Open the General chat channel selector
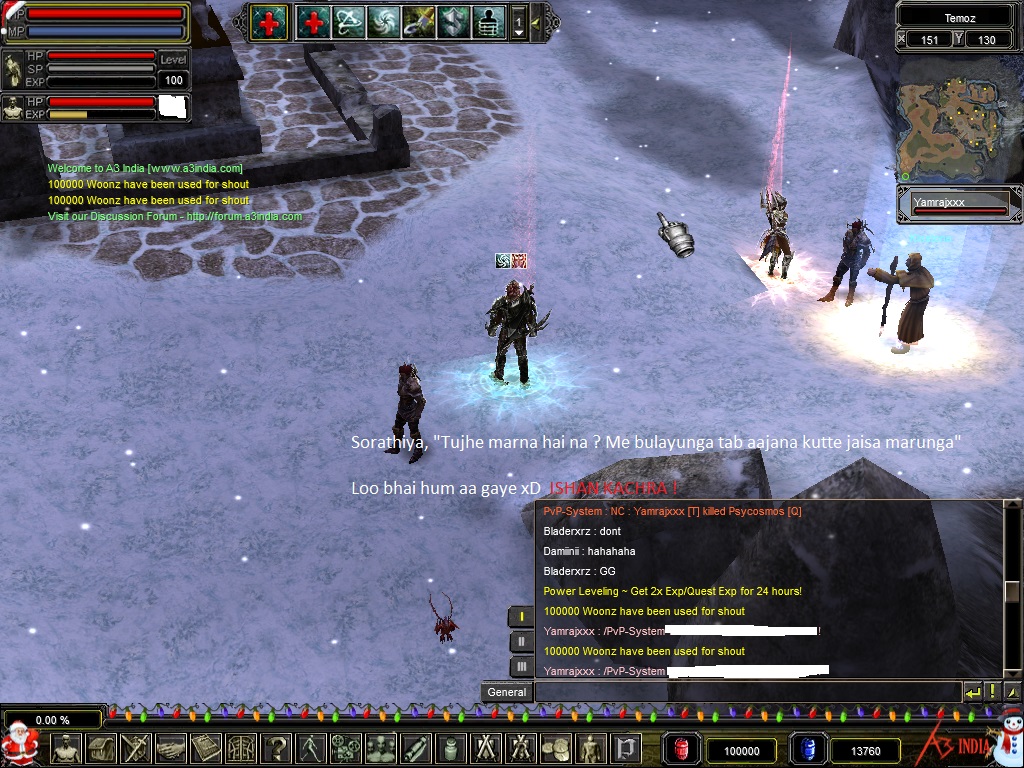Image resolution: width=1024 pixels, height=768 pixels. pyautogui.click(x=507, y=692)
